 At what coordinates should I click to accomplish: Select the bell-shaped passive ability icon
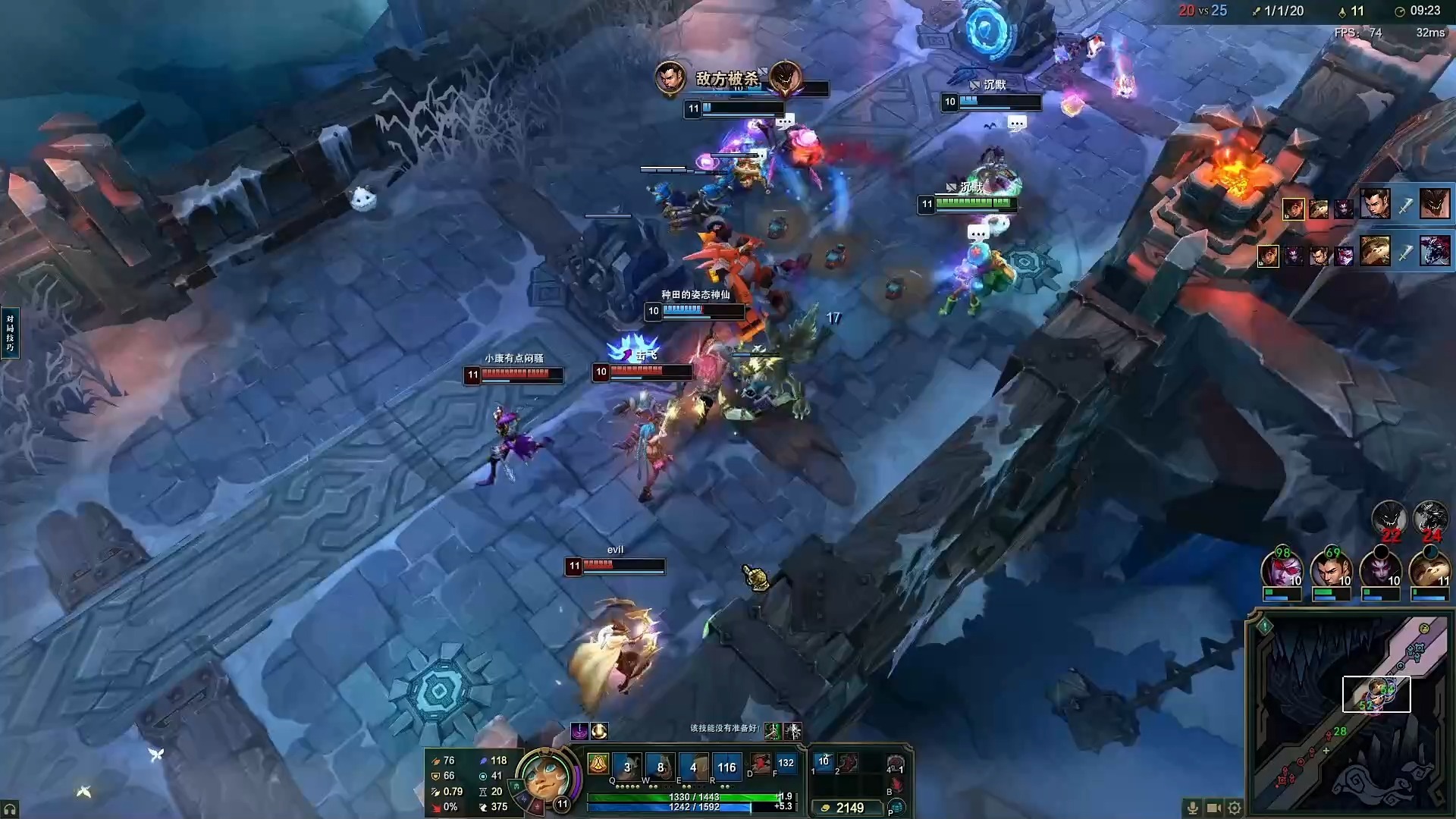(598, 764)
